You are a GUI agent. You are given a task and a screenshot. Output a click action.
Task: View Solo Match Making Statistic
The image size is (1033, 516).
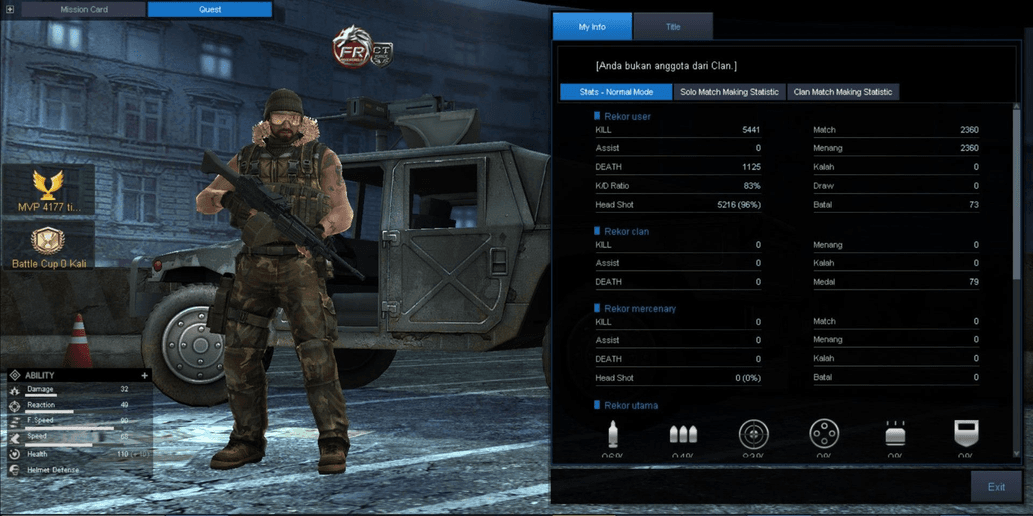pyautogui.click(x=729, y=92)
